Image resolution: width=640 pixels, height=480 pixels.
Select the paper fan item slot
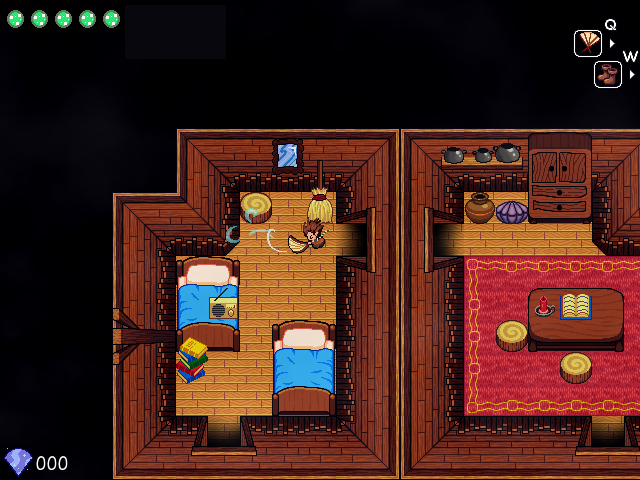[x=588, y=43]
